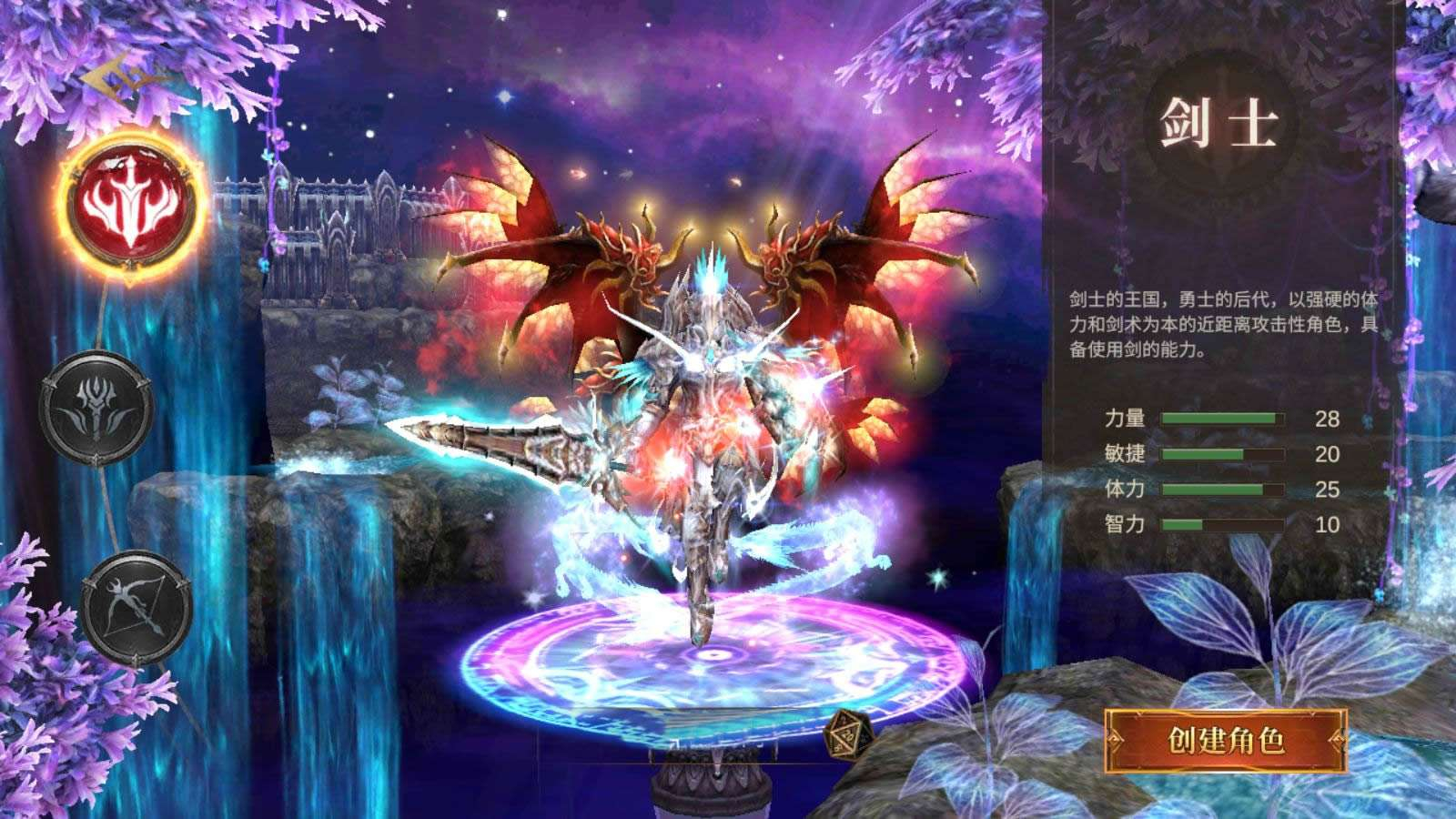Click the 体力 stamina value of 25
Screen dimensions: 1456x819
(1328, 487)
